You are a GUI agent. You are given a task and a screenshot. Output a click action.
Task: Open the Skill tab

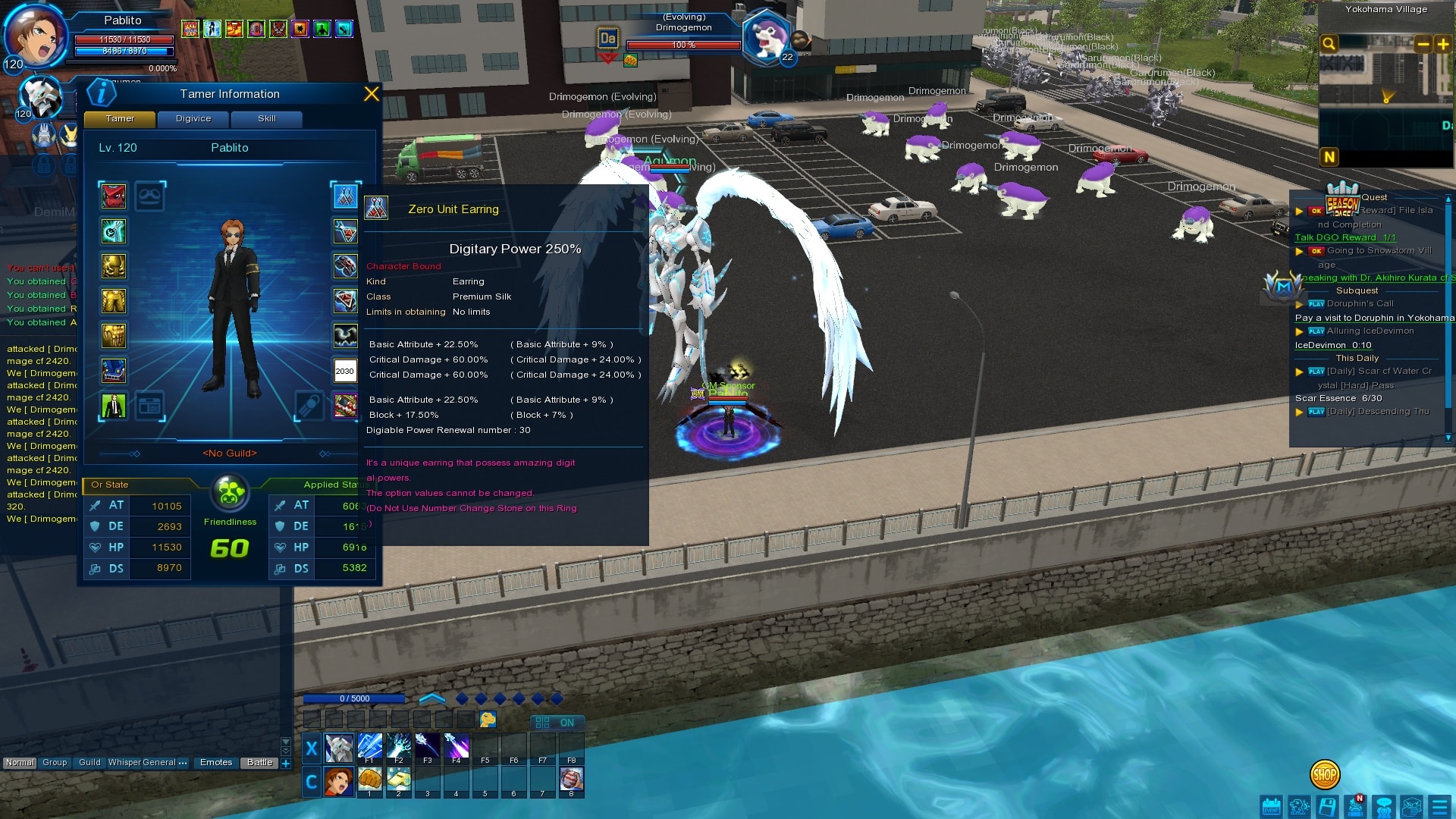click(x=266, y=119)
